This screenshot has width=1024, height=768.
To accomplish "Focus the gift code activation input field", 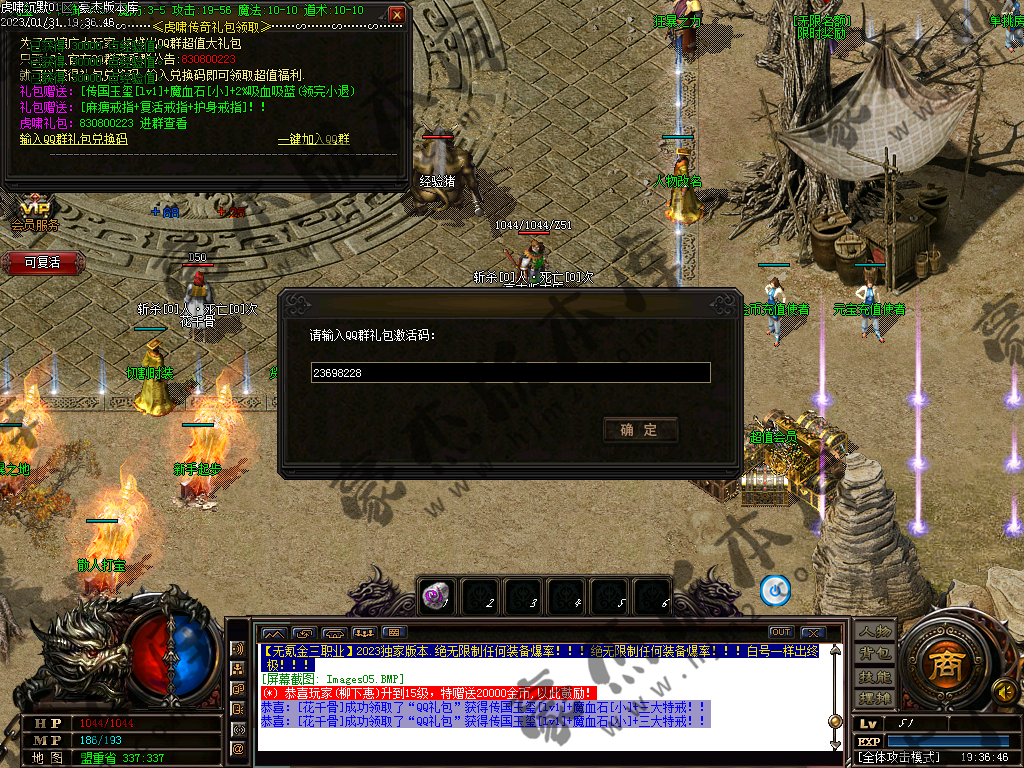I will 510,373.
